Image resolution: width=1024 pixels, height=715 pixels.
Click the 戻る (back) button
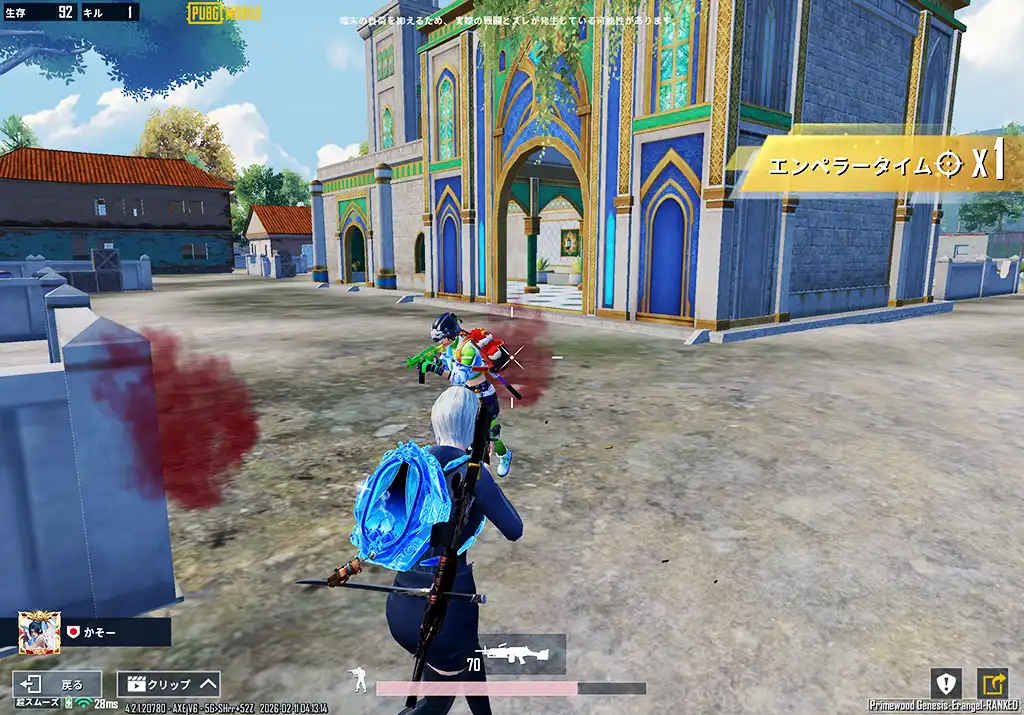(57, 685)
